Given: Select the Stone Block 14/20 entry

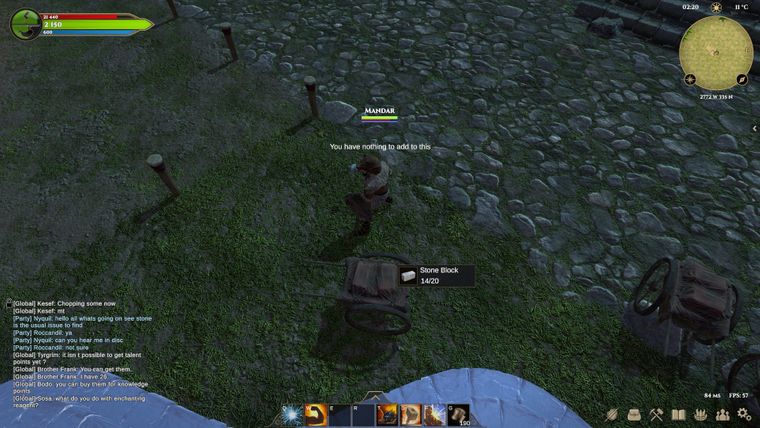Looking at the screenshot, I should pyautogui.click(x=436, y=276).
